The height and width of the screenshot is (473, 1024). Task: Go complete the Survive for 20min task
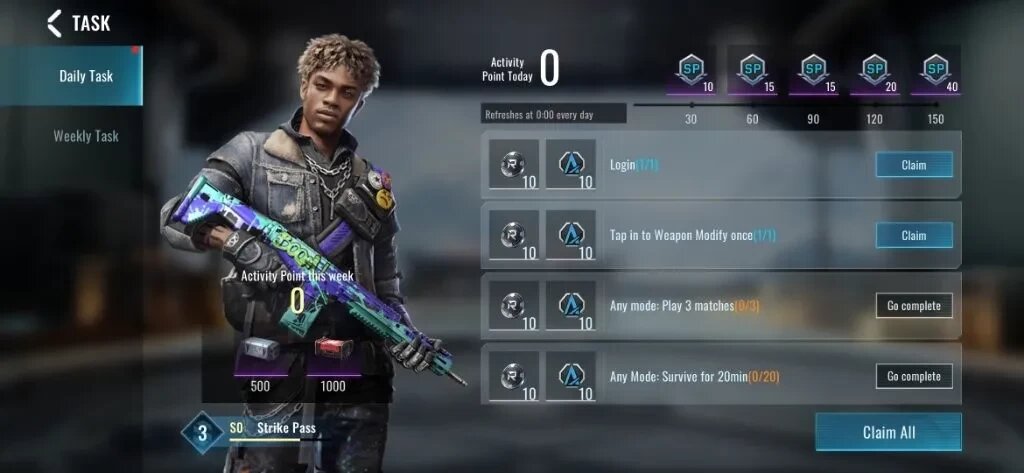tap(913, 377)
